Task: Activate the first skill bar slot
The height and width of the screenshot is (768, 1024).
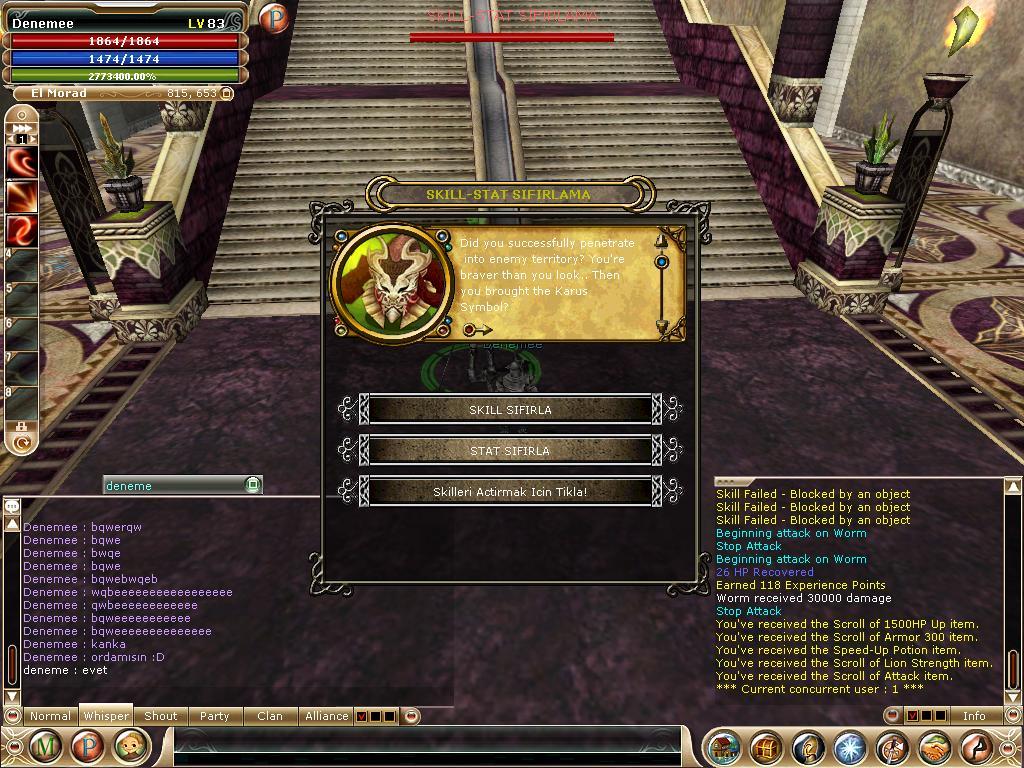Action: click(22, 162)
